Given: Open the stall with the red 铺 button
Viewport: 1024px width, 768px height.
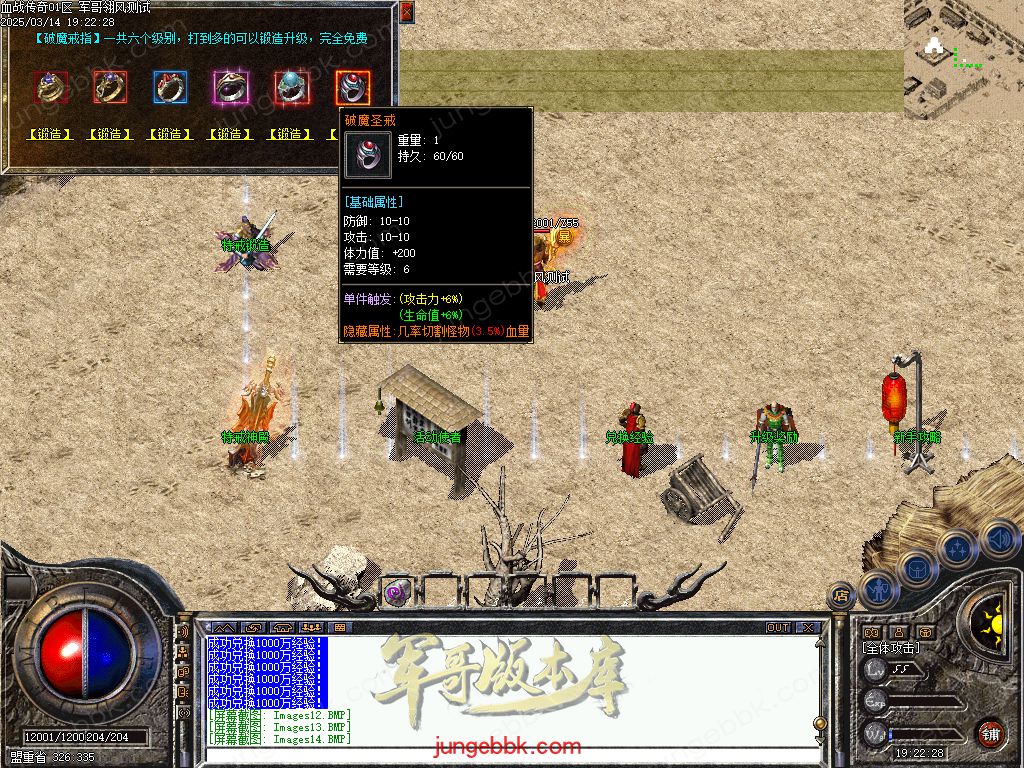Looking at the screenshot, I should tap(990, 731).
